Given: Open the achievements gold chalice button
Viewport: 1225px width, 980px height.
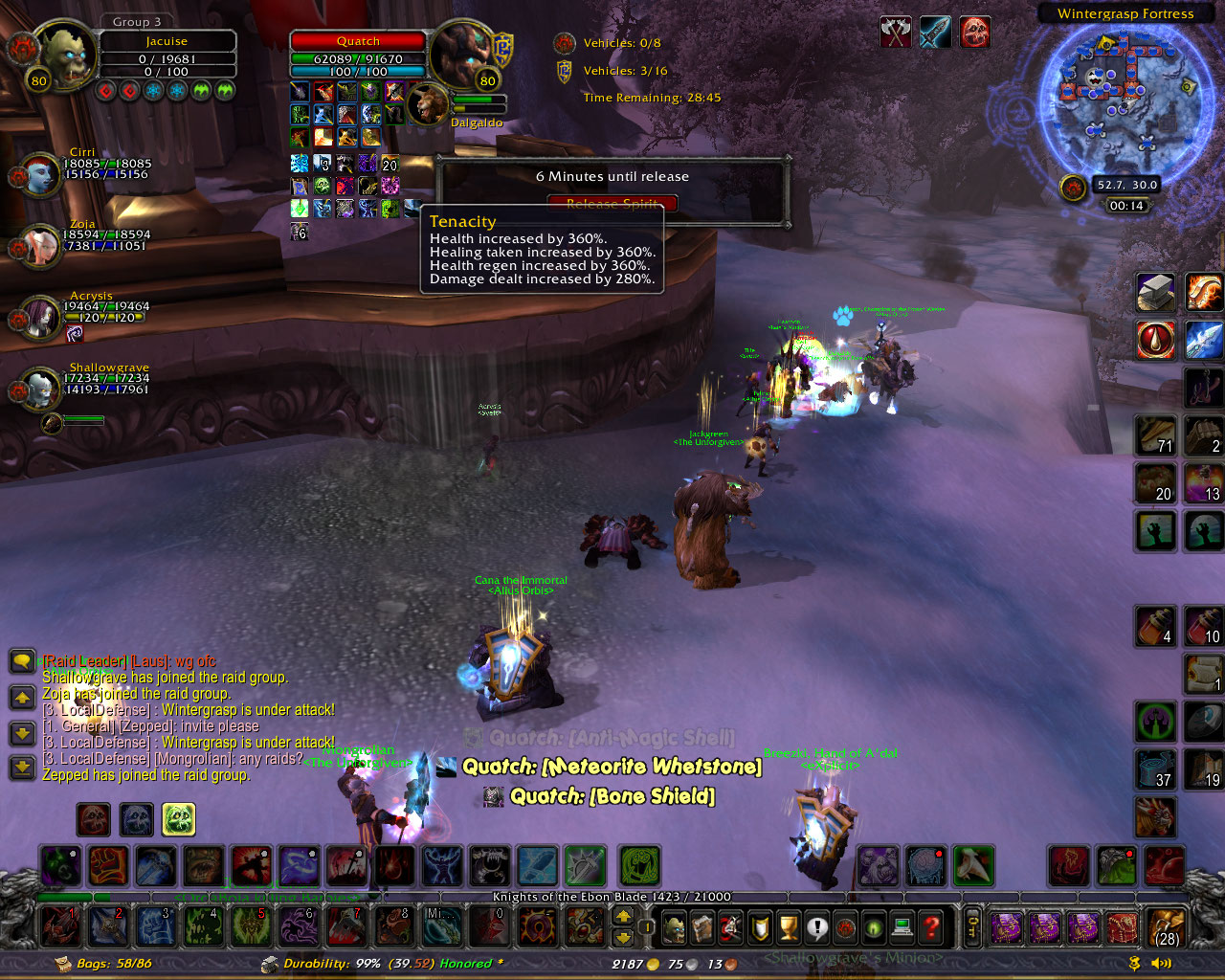Looking at the screenshot, I should (x=789, y=927).
